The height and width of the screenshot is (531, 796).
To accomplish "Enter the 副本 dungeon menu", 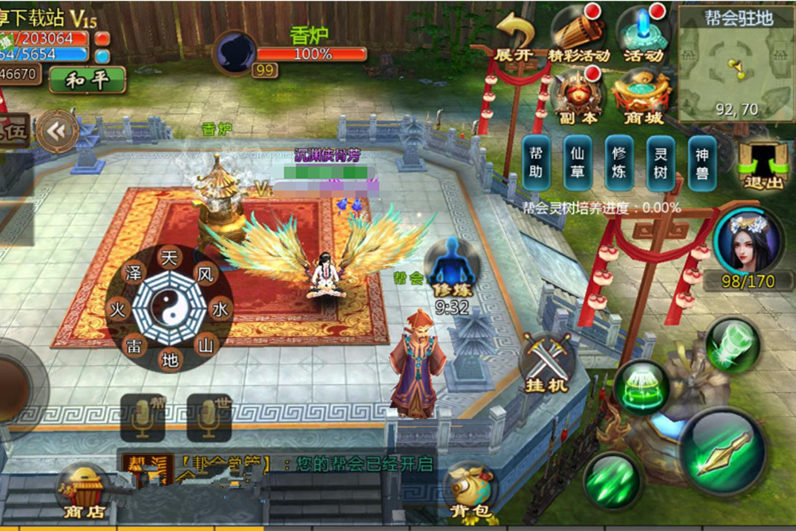I will (x=578, y=97).
